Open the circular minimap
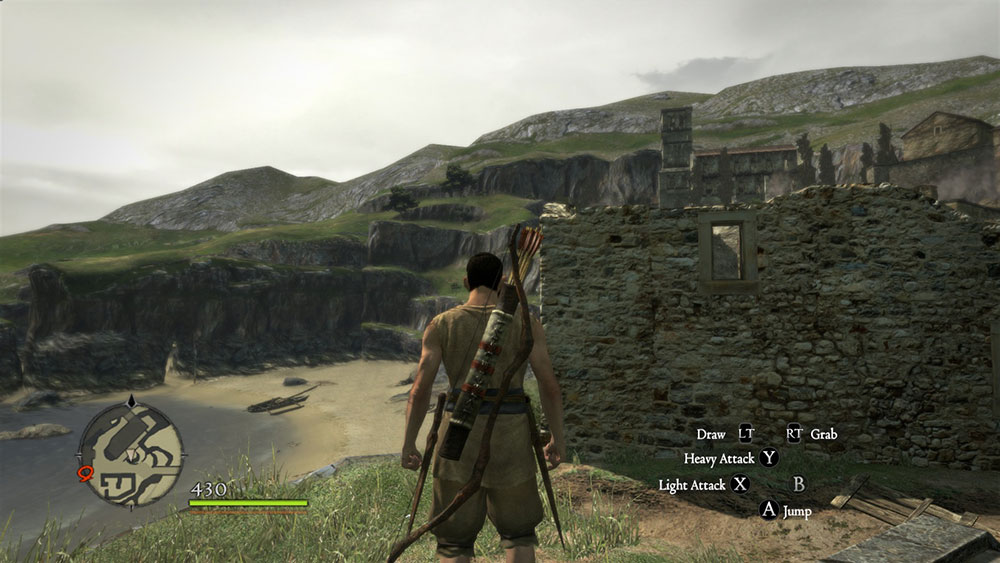1000x563 pixels. [x=131, y=453]
